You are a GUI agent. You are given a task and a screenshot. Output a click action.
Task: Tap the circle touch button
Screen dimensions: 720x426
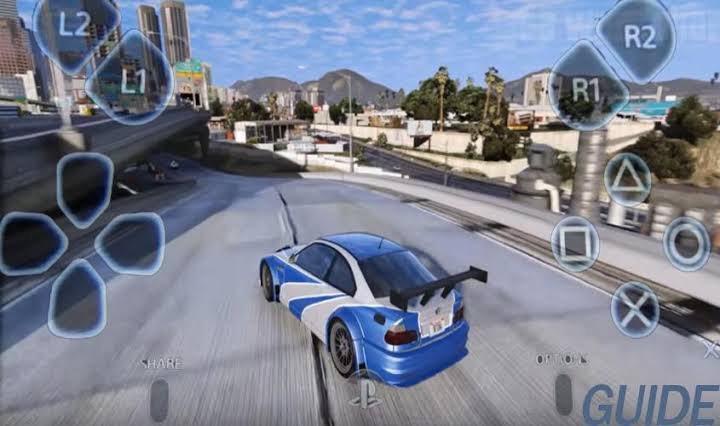pyautogui.click(x=687, y=243)
